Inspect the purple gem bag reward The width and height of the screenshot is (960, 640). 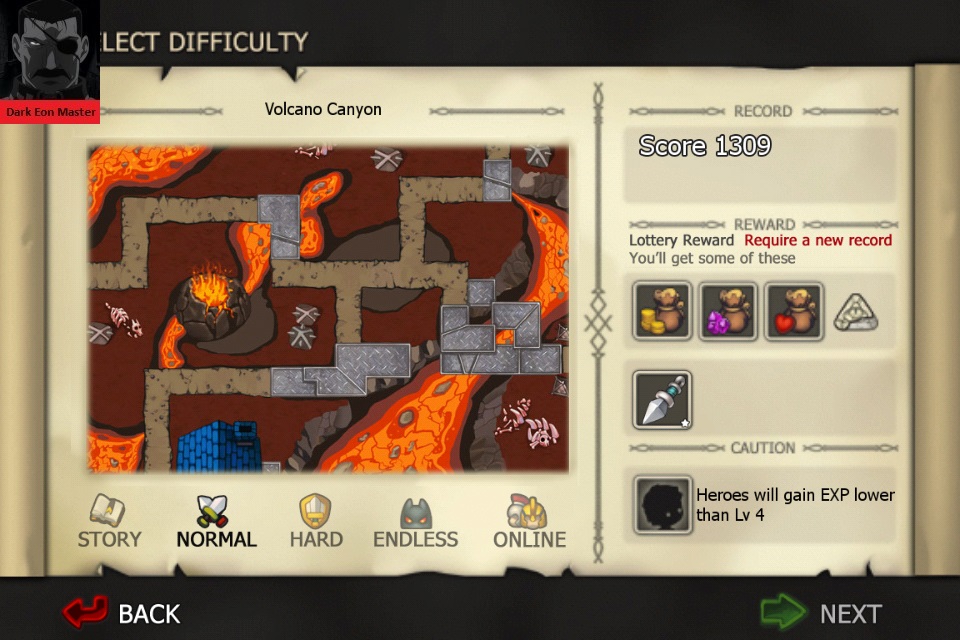pos(727,311)
